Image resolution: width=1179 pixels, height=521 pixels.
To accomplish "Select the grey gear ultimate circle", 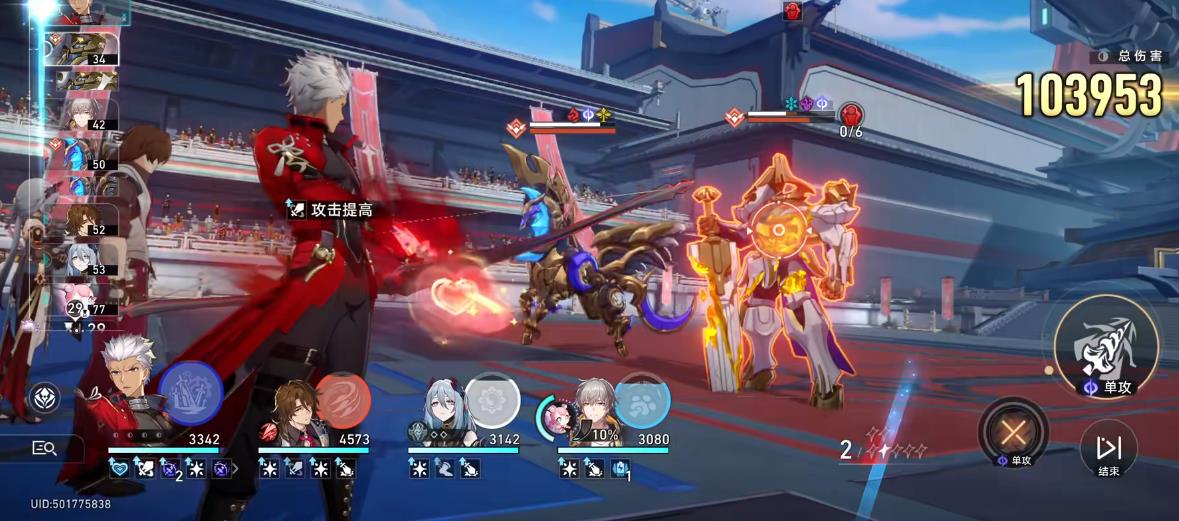I will point(492,400).
